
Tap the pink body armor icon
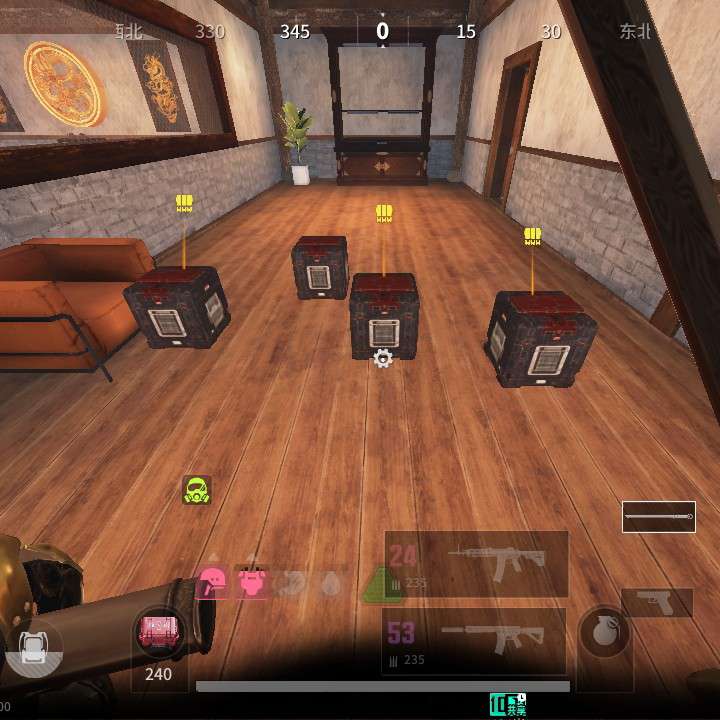click(x=252, y=580)
